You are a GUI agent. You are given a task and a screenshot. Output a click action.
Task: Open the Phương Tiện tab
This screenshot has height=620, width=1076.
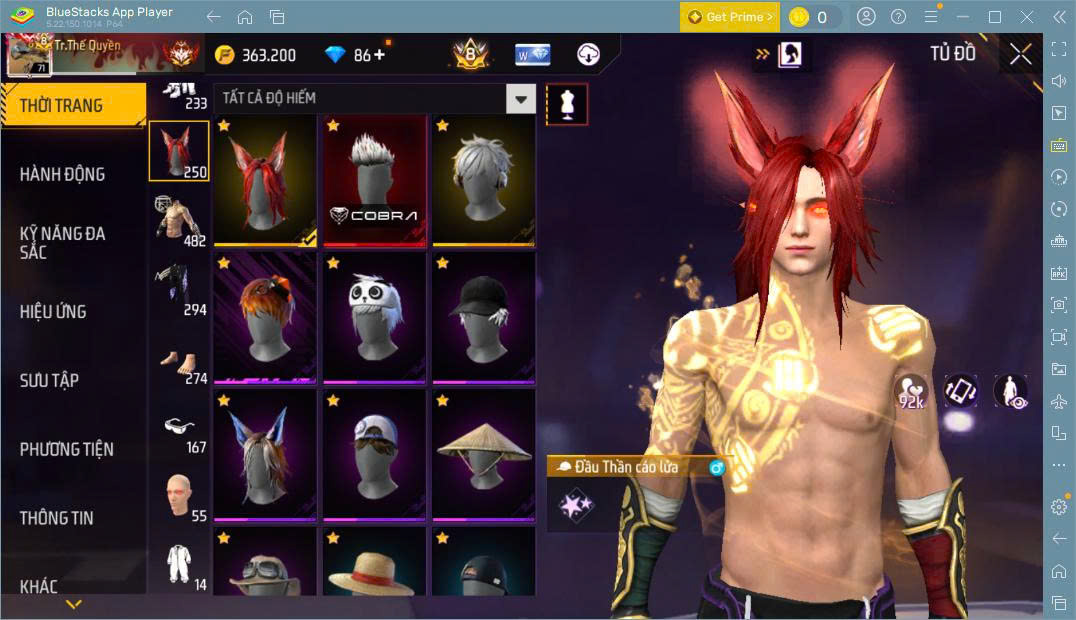(x=66, y=449)
